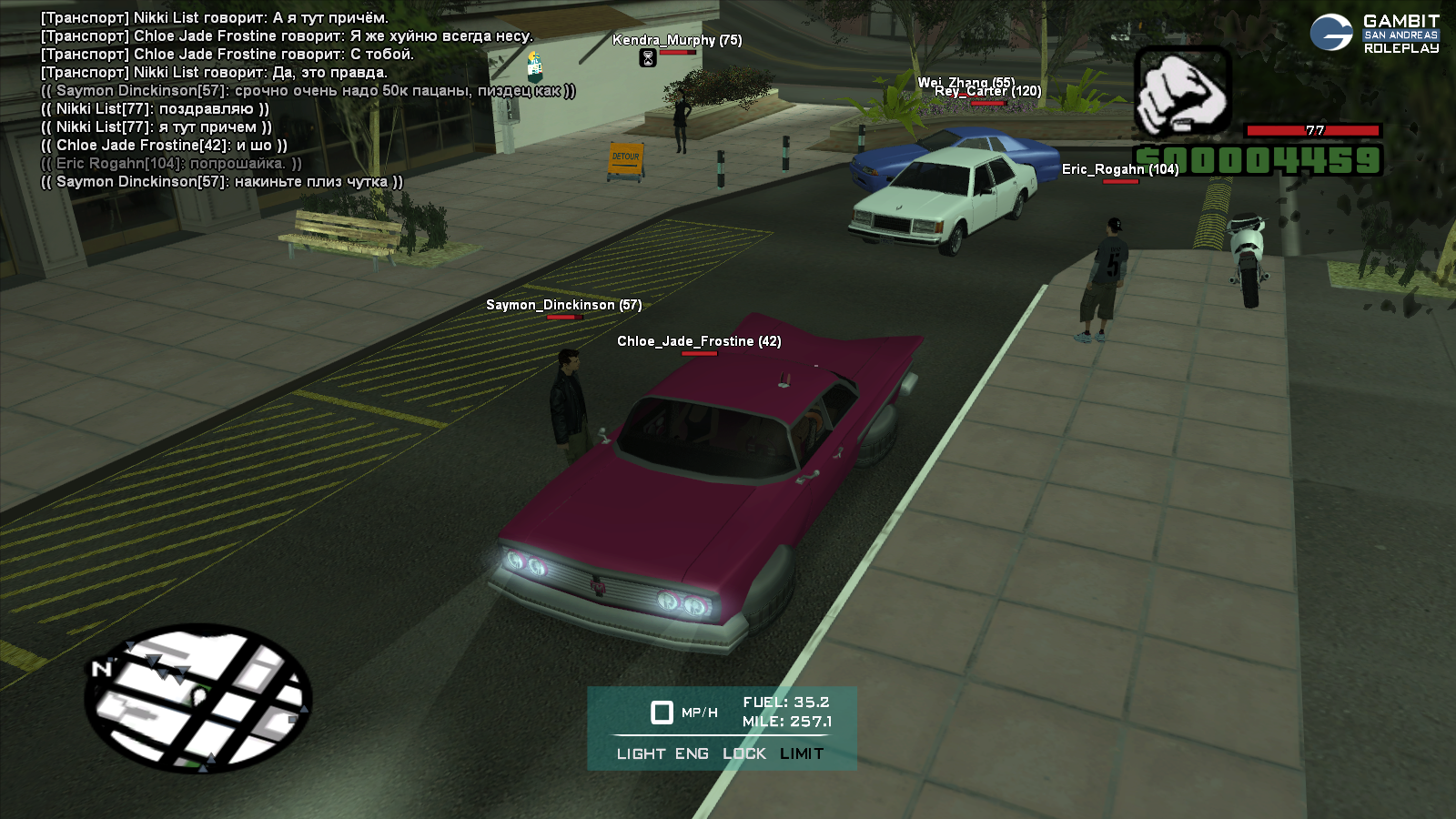Image resolution: width=1456 pixels, height=819 pixels.
Task: Select Saymon Dinckinson's 50k chat message
Action: click(x=308, y=91)
